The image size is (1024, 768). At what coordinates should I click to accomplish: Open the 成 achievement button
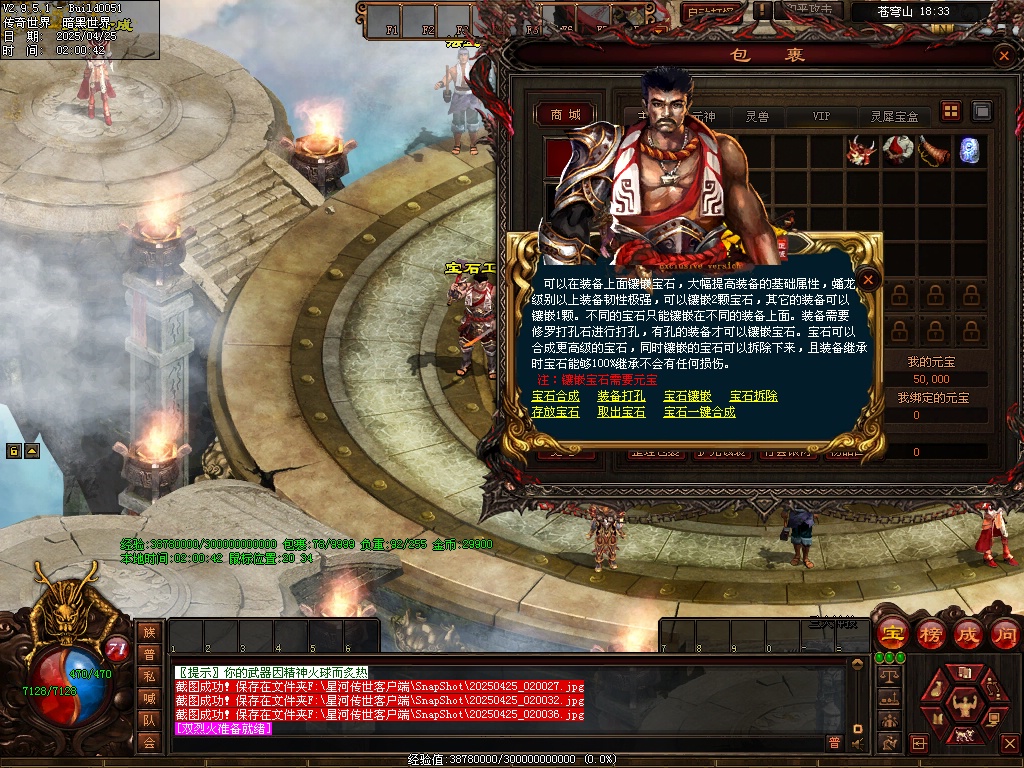click(968, 634)
